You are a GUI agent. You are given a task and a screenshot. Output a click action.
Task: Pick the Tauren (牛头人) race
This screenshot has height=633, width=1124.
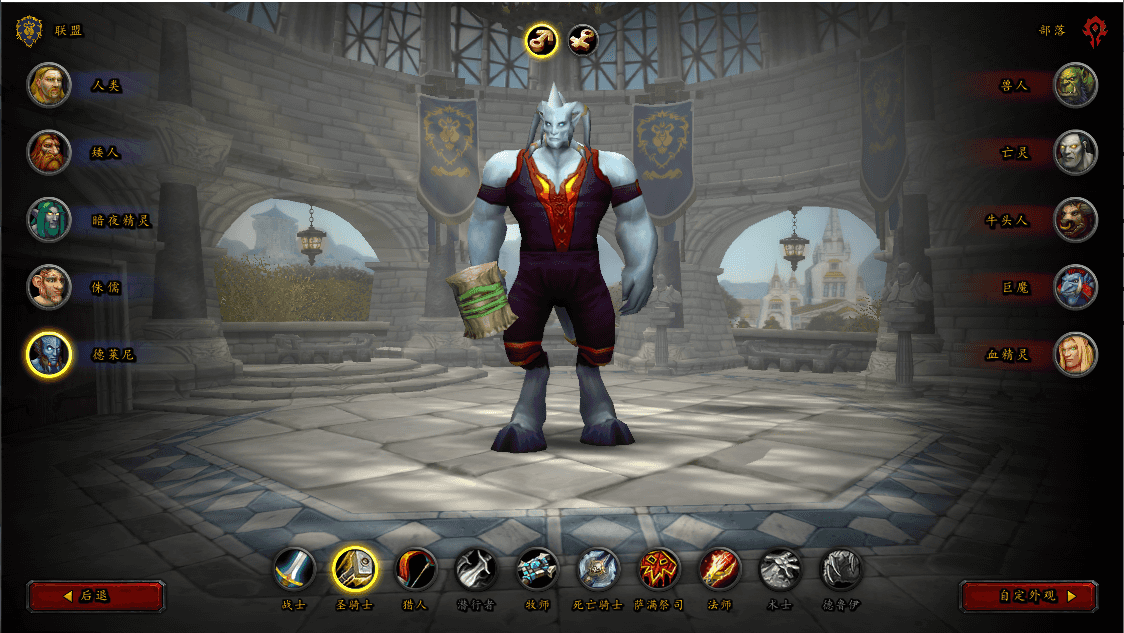click(1075, 220)
